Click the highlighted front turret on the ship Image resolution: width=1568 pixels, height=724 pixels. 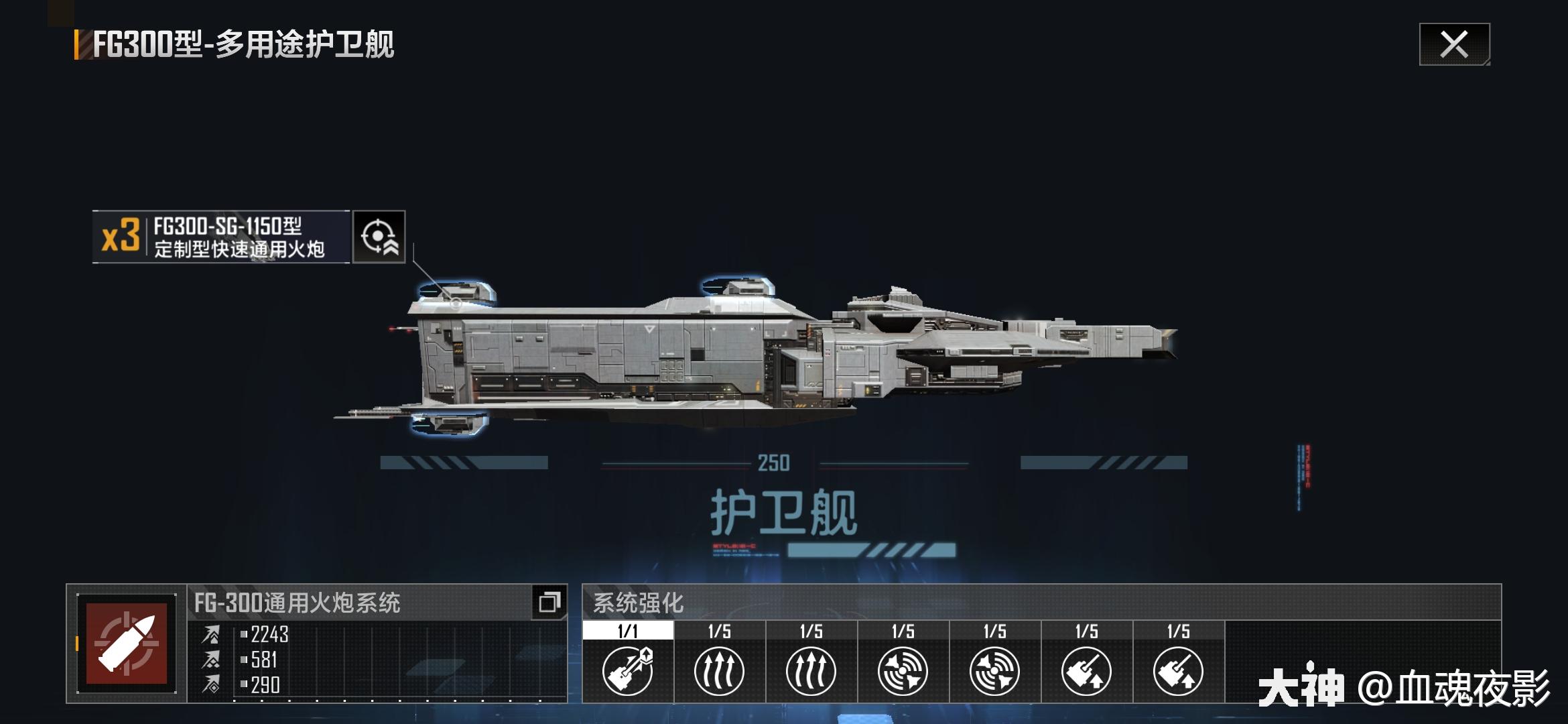(x=456, y=295)
